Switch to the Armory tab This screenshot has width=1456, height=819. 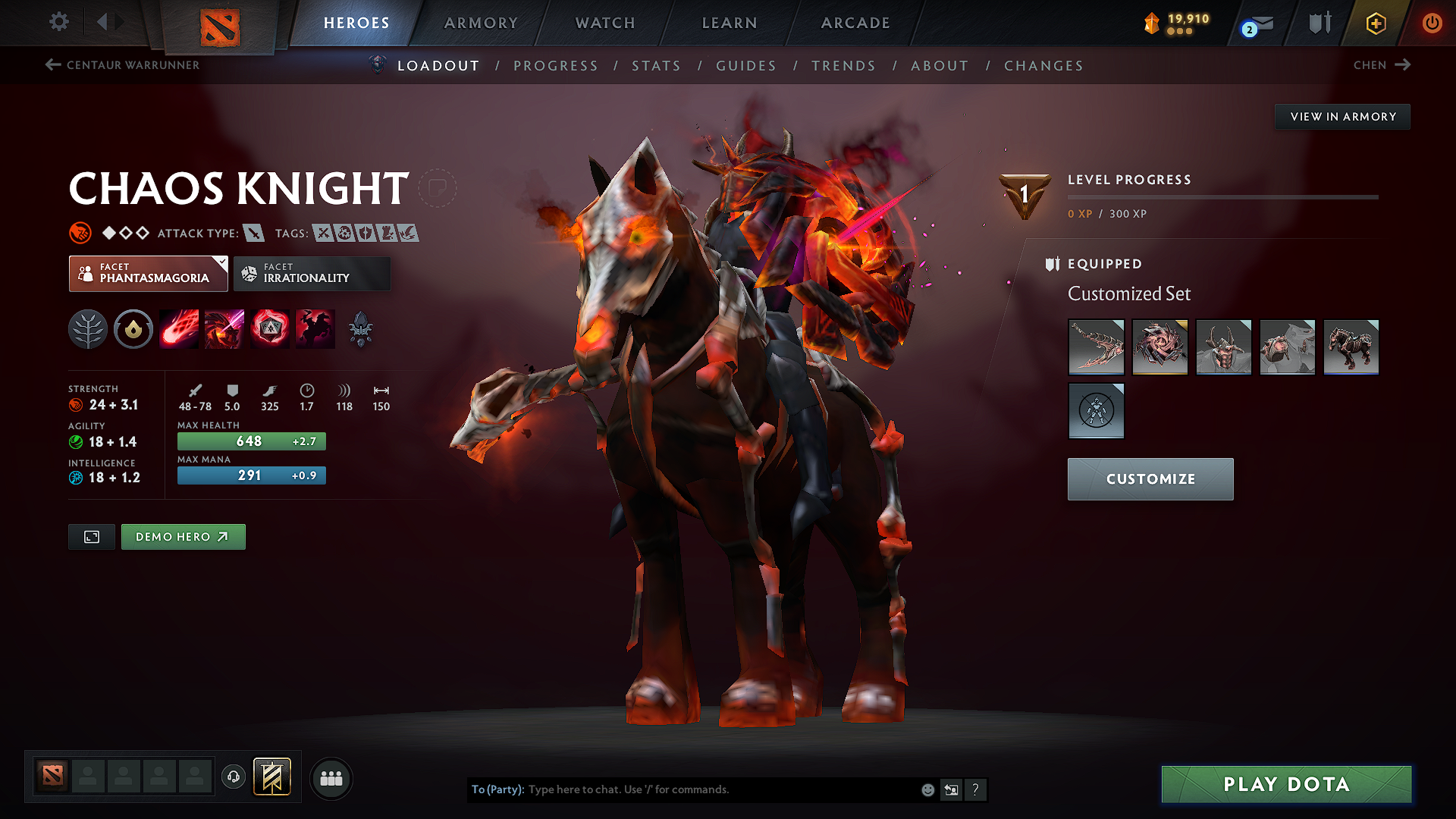tap(481, 23)
